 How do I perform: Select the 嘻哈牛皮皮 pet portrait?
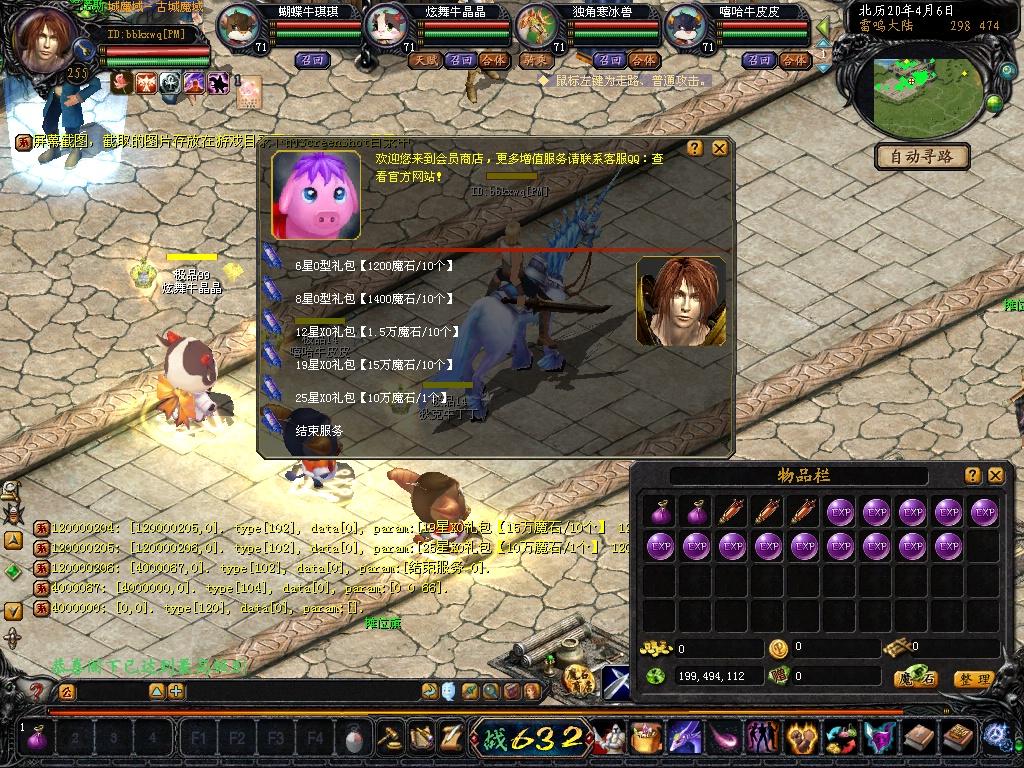point(685,25)
